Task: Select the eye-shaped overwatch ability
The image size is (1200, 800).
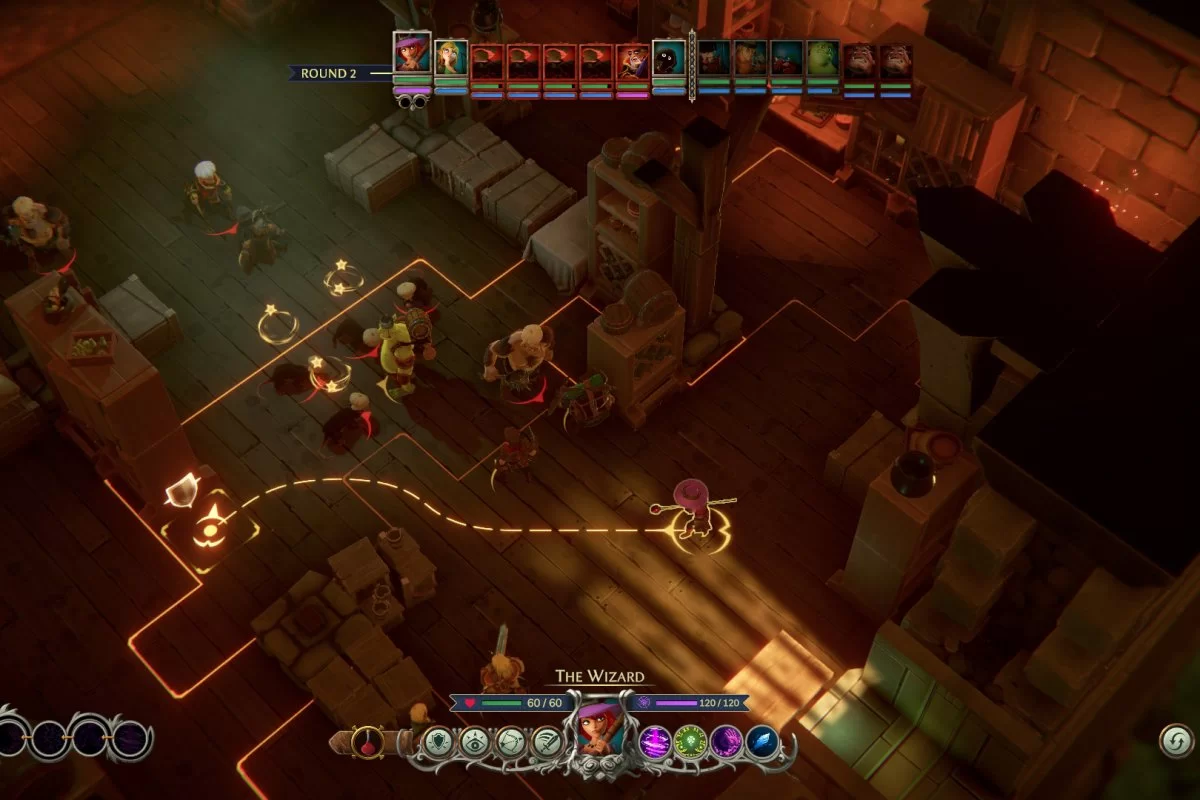Action: pyautogui.click(x=475, y=742)
